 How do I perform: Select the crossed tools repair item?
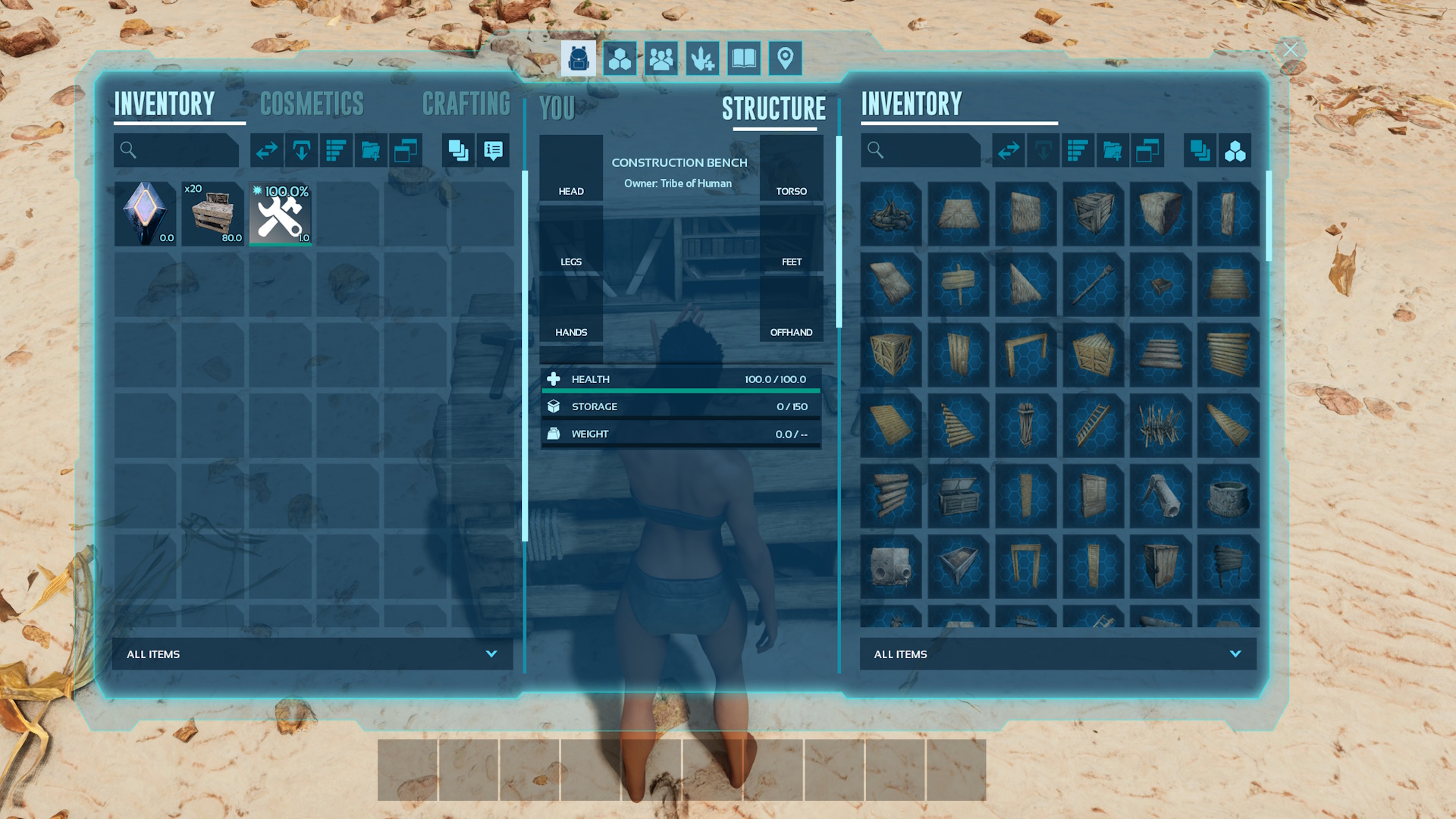click(x=280, y=214)
